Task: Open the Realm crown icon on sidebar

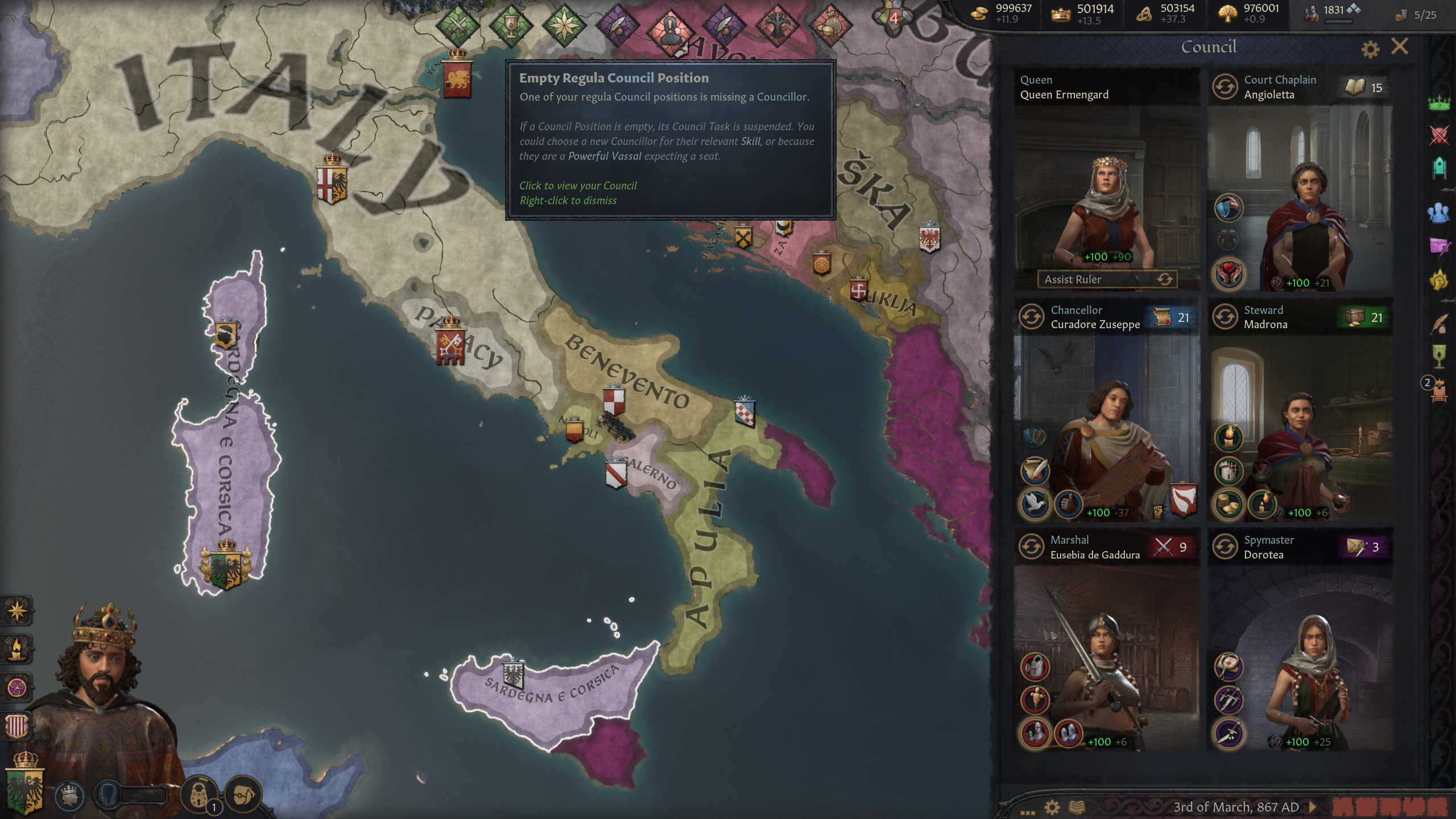Action: pyautogui.click(x=1440, y=104)
